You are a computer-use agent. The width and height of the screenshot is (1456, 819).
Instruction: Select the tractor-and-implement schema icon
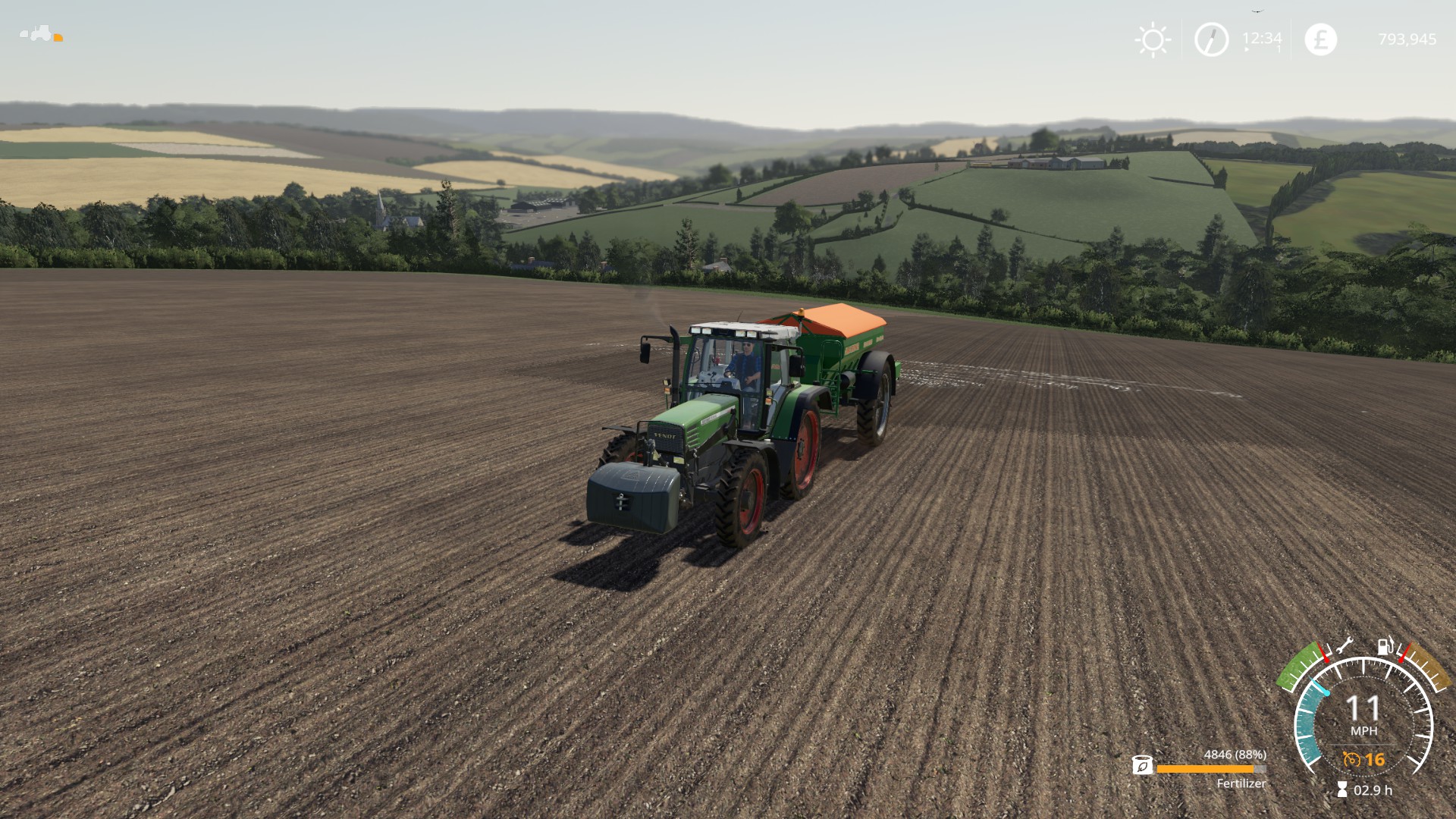(x=41, y=34)
